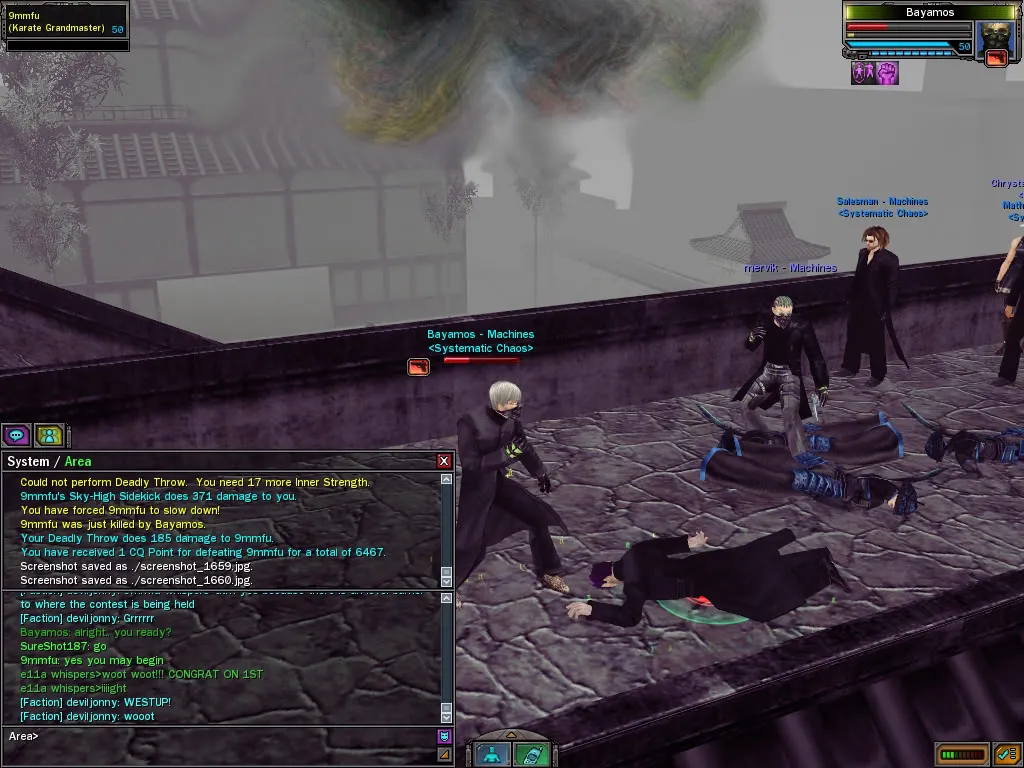Open the team members icon above chat
Image resolution: width=1024 pixels, height=768 pixels.
point(49,435)
